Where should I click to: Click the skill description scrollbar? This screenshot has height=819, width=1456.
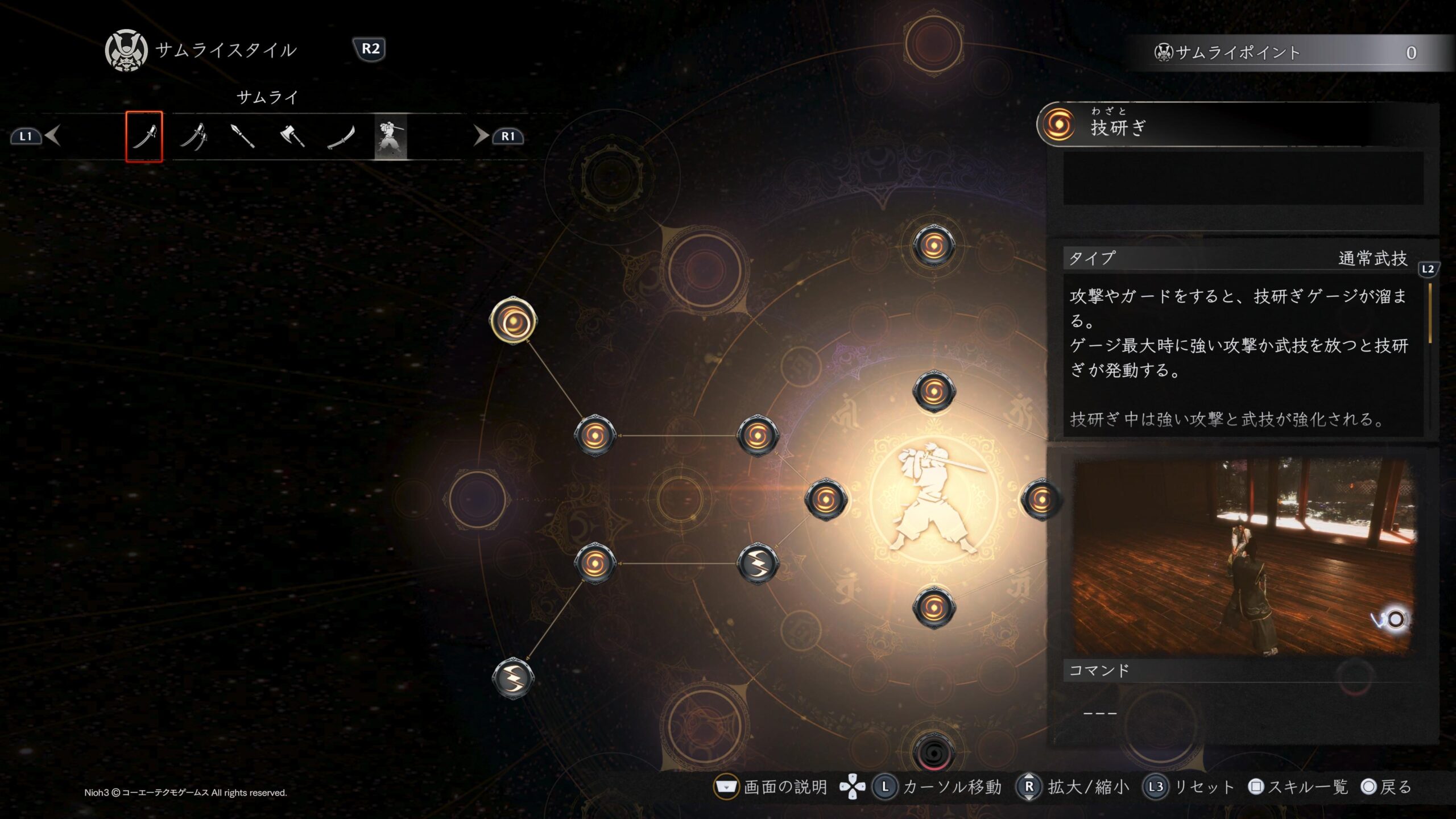point(1430,314)
